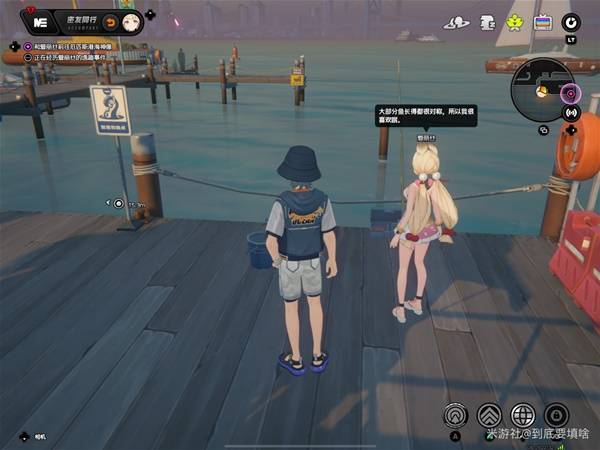Select the companion character portrait
This screenshot has height=450, width=600.
(x=130, y=21)
